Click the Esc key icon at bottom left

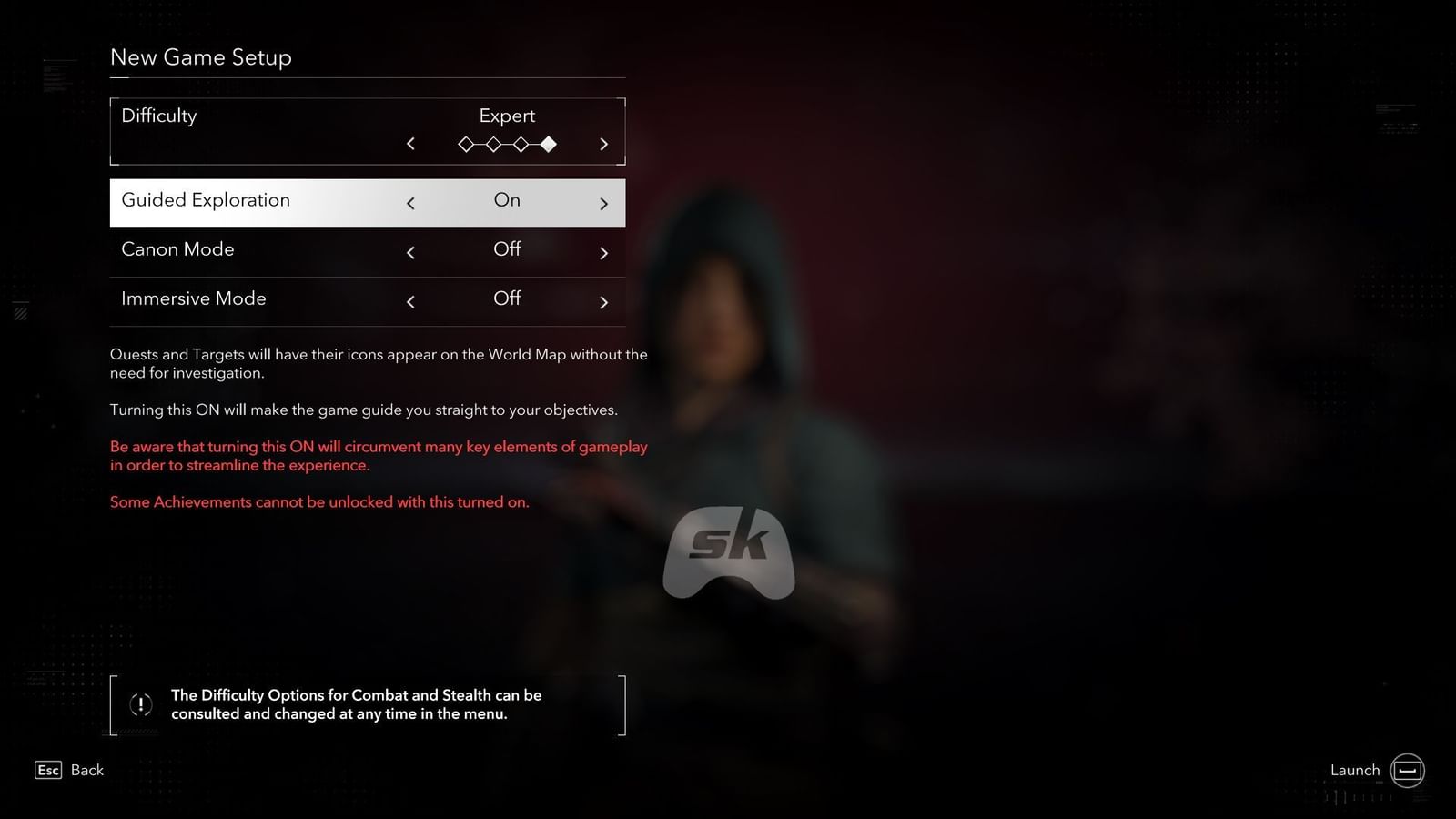[47, 770]
